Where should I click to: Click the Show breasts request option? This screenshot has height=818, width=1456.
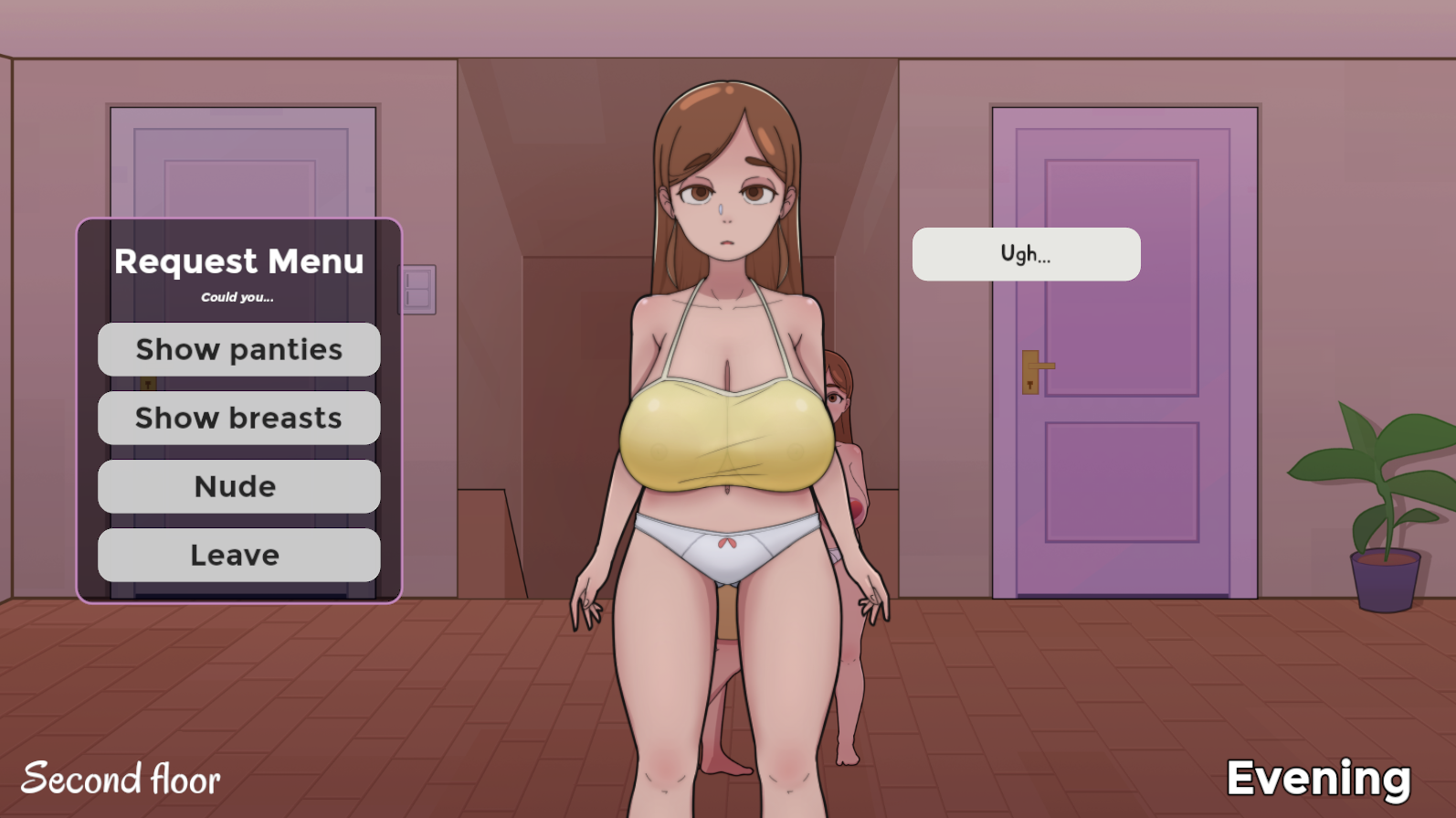pyautogui.click(x=238, y=418)
